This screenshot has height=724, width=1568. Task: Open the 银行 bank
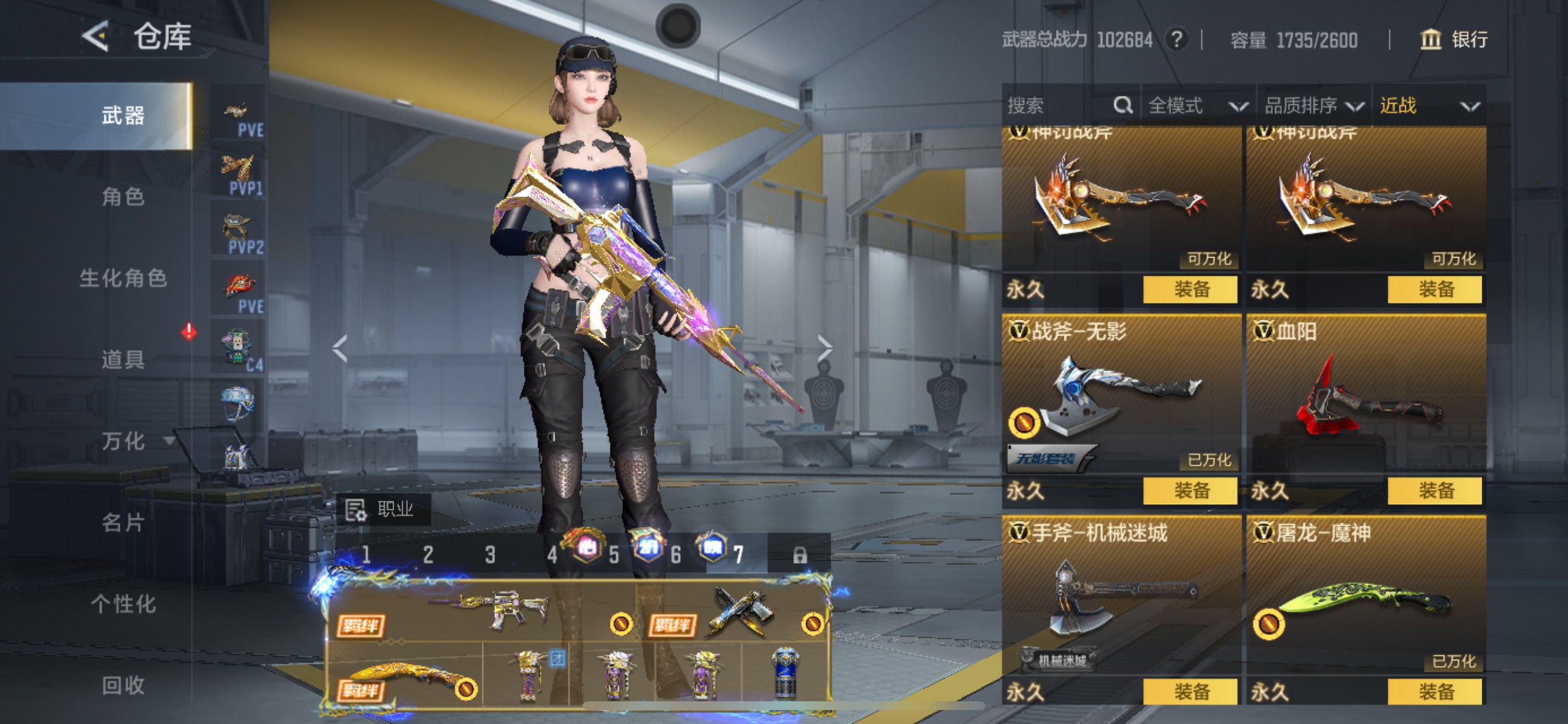point(1454,40)
